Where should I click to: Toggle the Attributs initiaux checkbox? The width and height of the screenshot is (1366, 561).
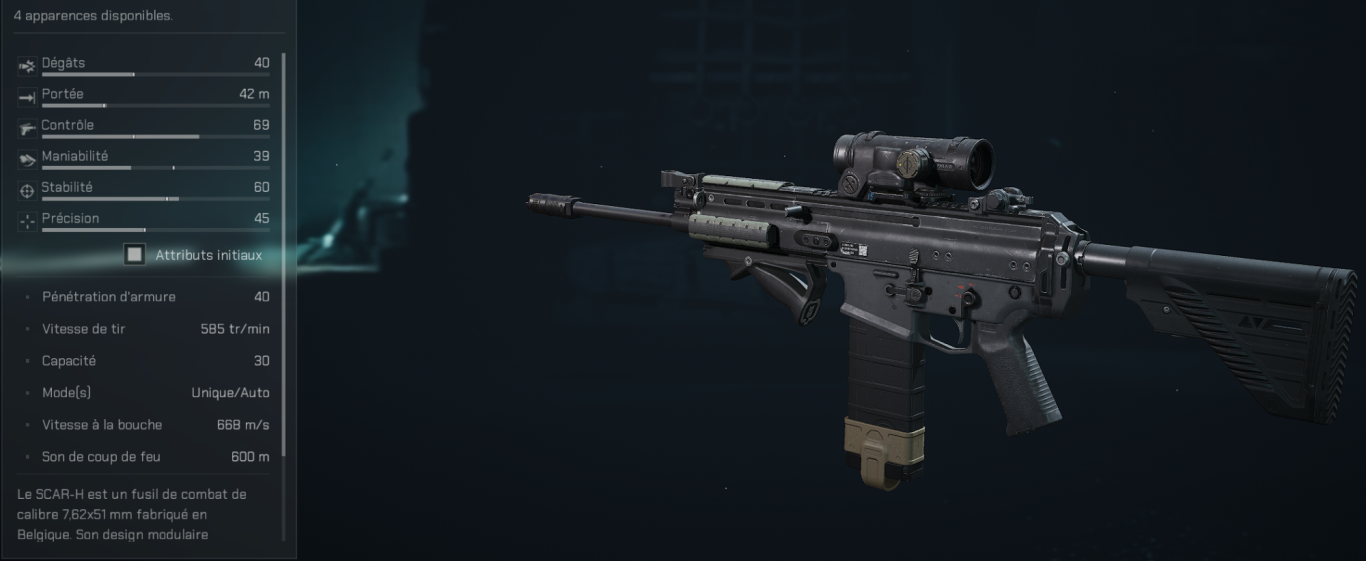click(x=134, y=255)
